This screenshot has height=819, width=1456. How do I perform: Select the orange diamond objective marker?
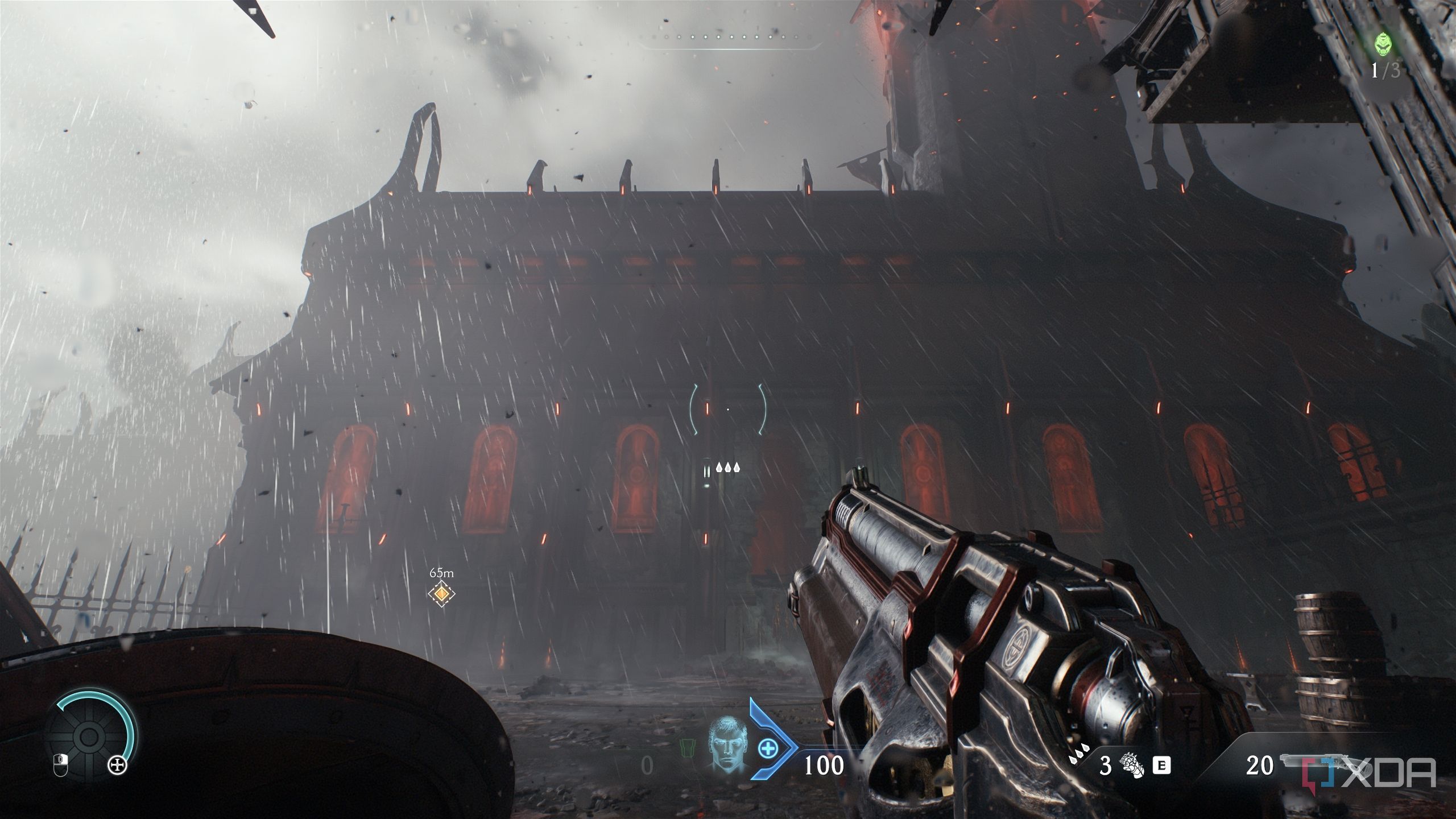coord(441,594)
